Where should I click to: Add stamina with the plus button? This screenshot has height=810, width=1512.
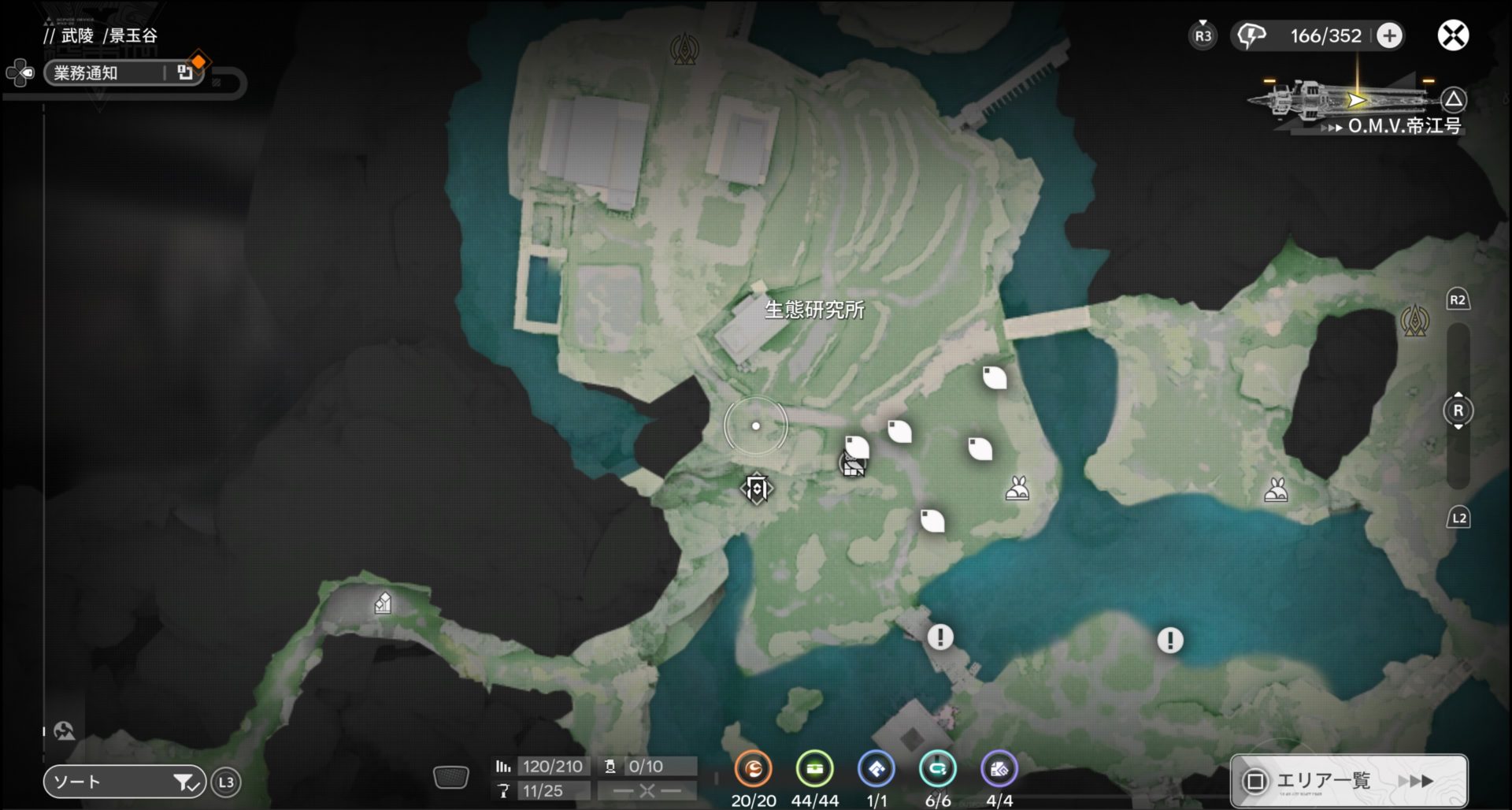[1389, 35]
